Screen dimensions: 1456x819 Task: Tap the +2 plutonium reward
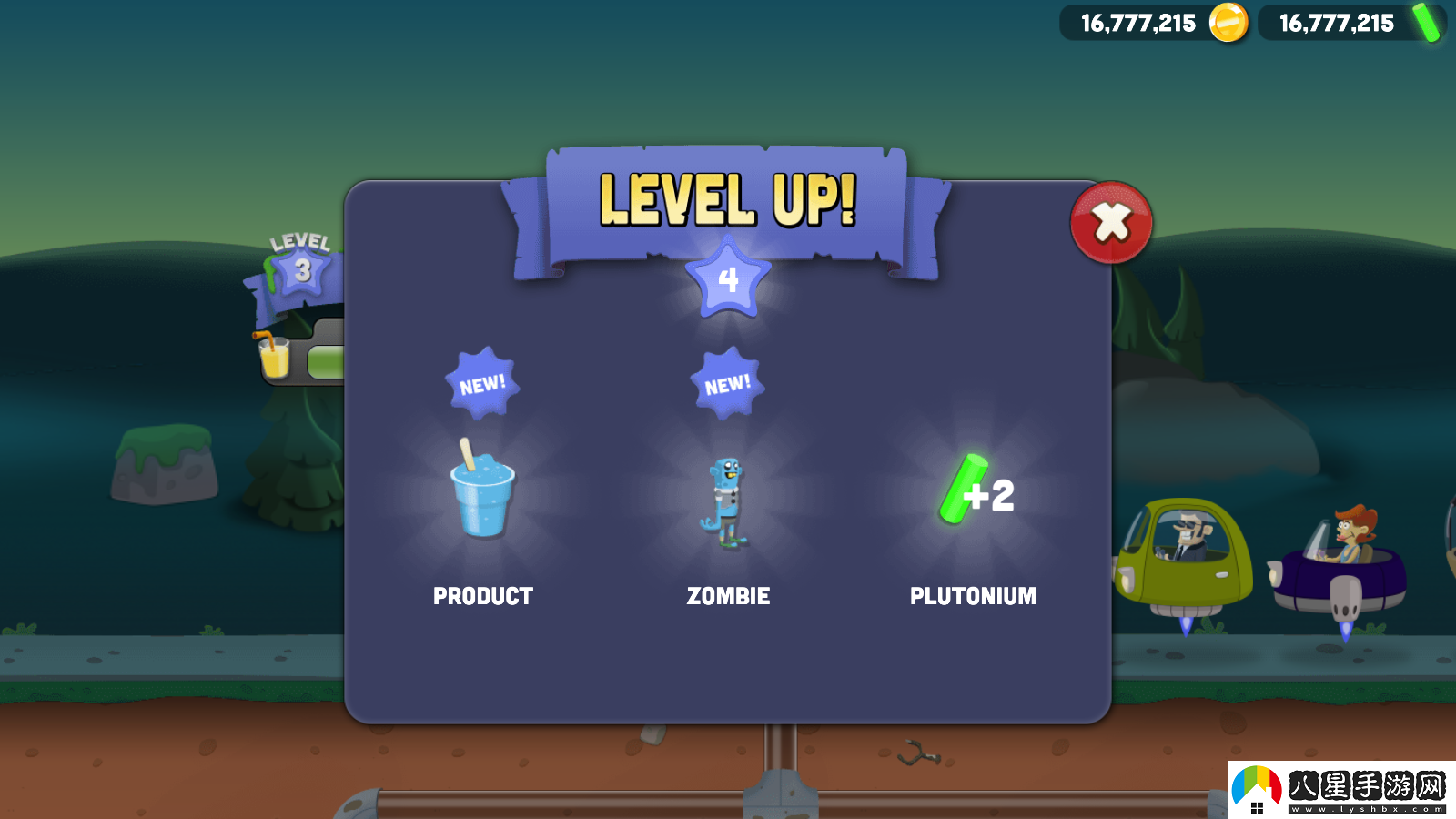[974, 491]
